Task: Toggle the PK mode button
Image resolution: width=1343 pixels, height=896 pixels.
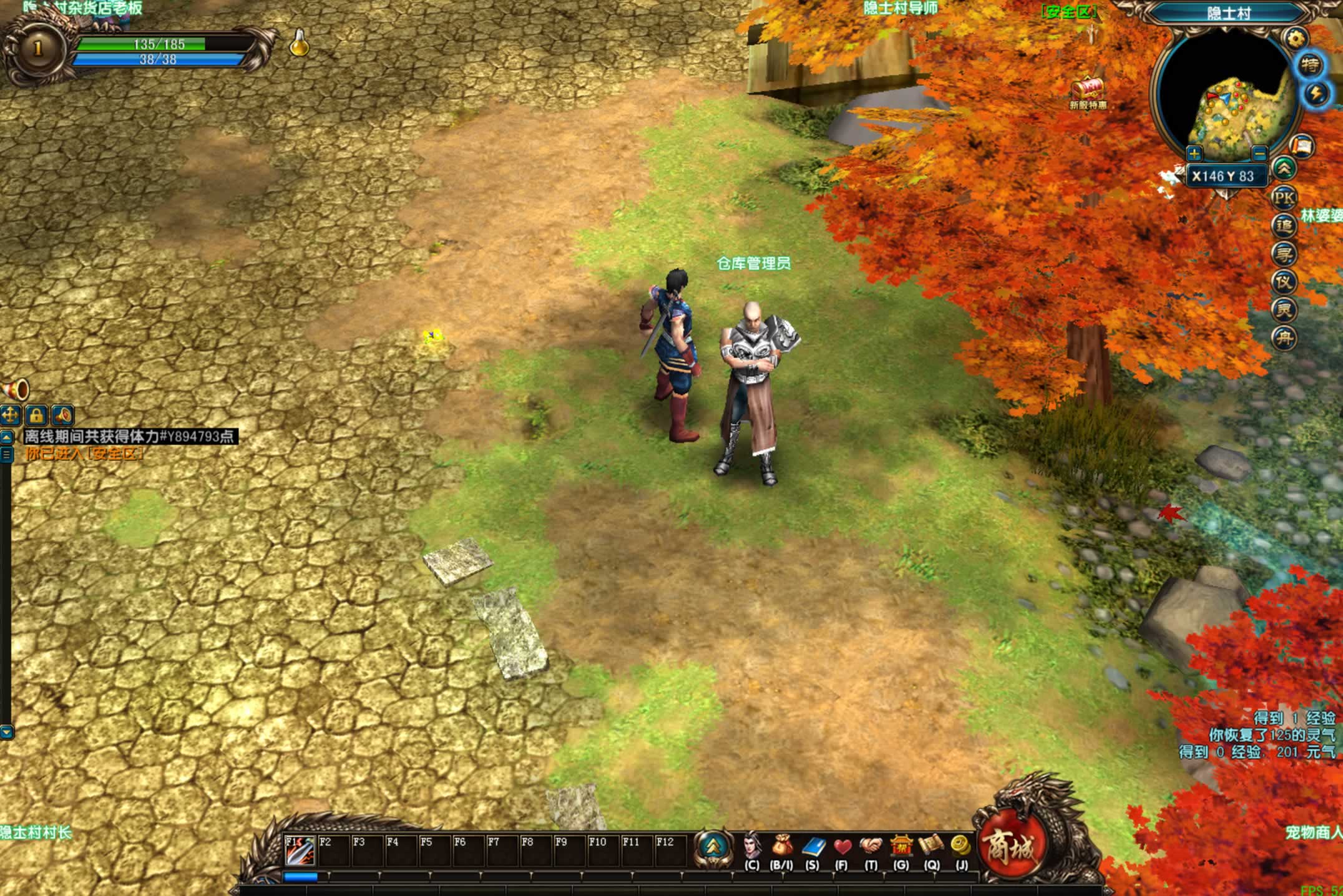Action: (1284, 198)
